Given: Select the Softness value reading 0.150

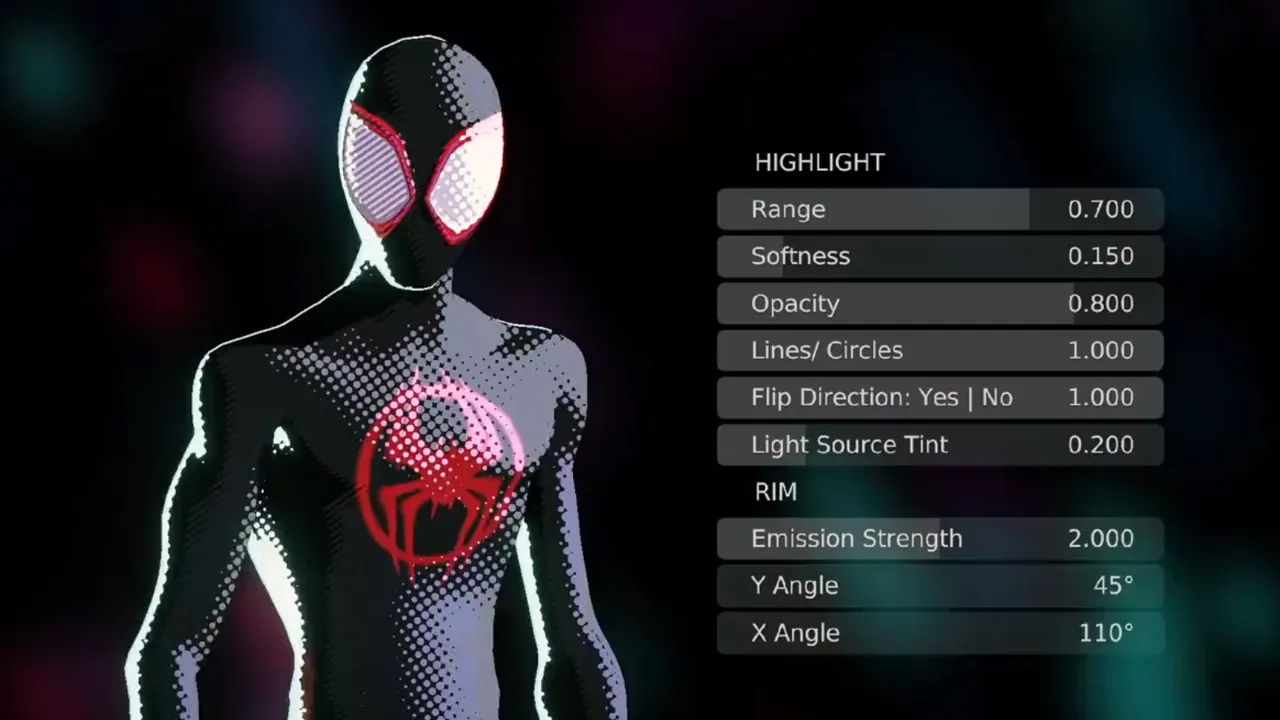Looking at the screenshot, I should coord(1101,256).
